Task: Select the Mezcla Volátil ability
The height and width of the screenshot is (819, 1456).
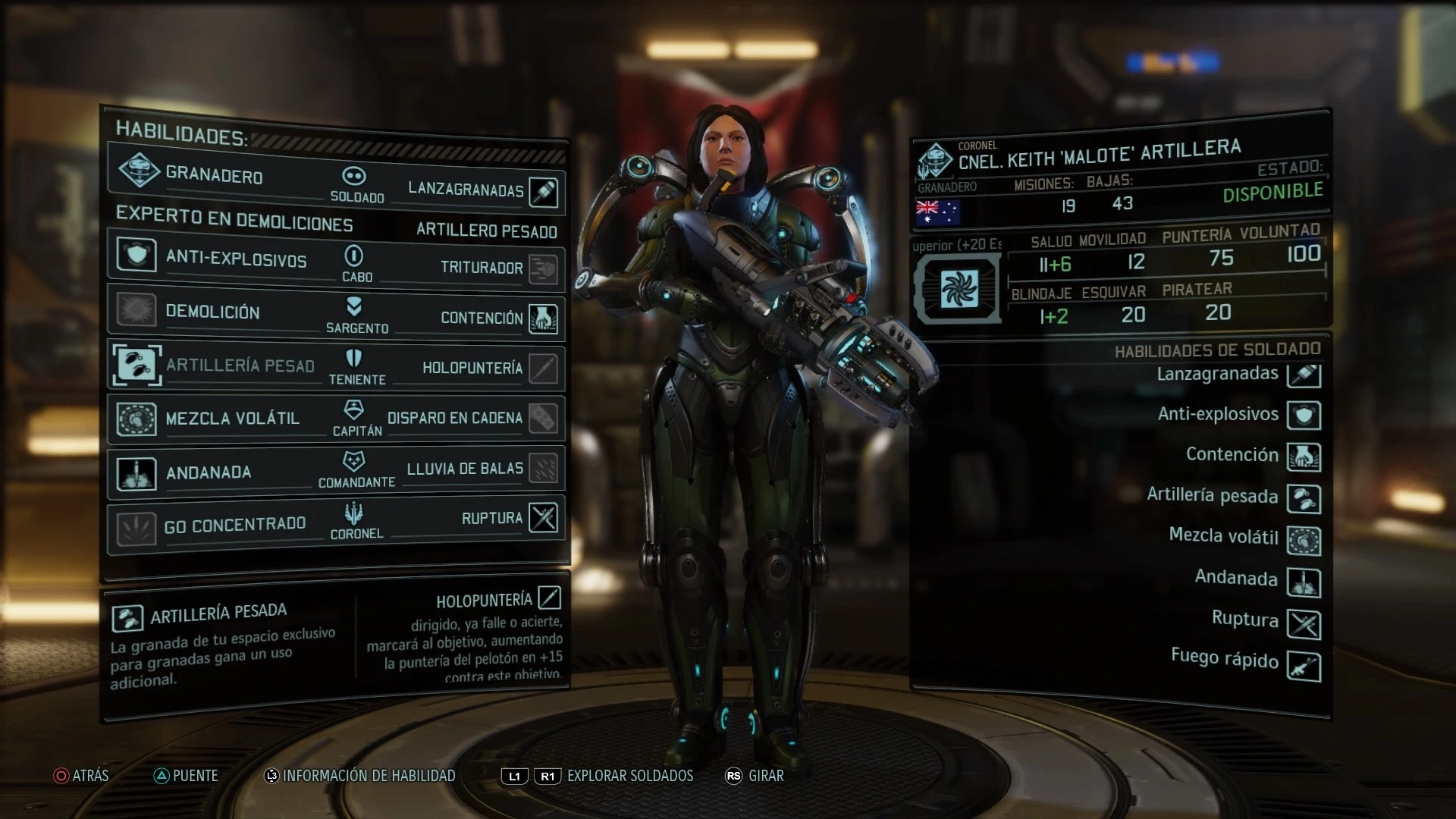Action: pyautogui.click(x=136, y=417)
